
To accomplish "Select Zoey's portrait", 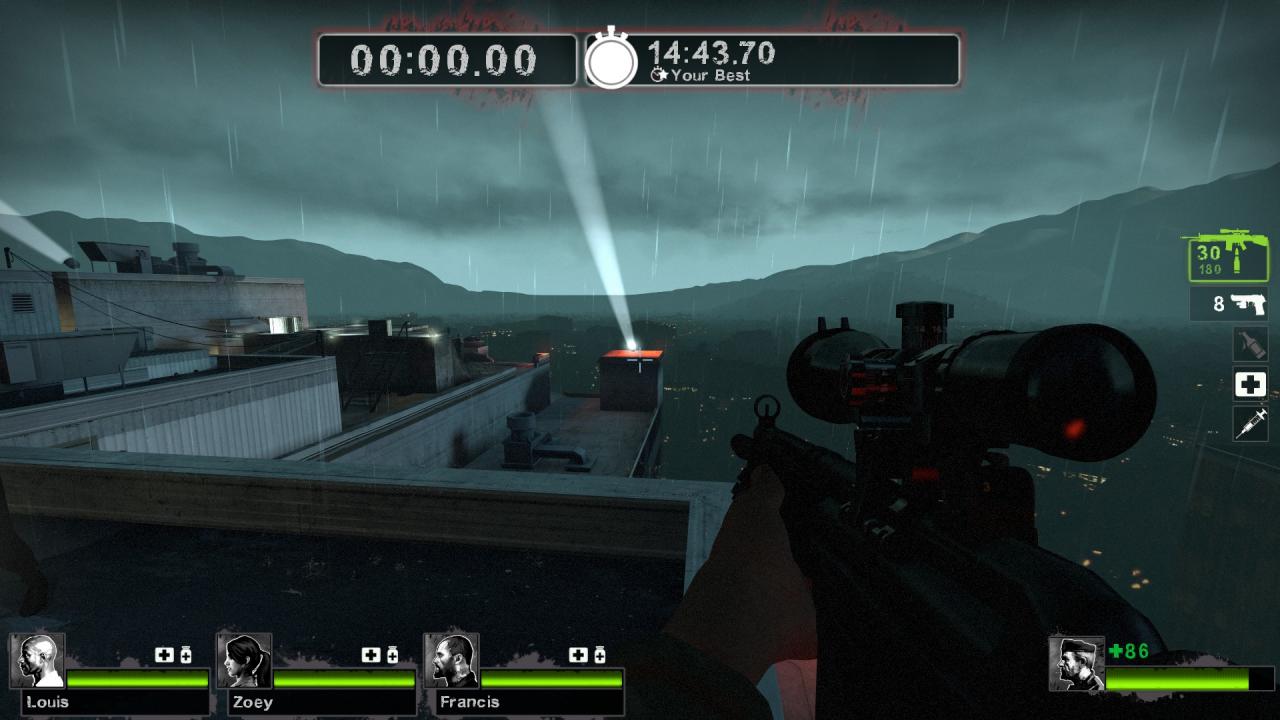I will pyautogui.click(x=244, y=661).
